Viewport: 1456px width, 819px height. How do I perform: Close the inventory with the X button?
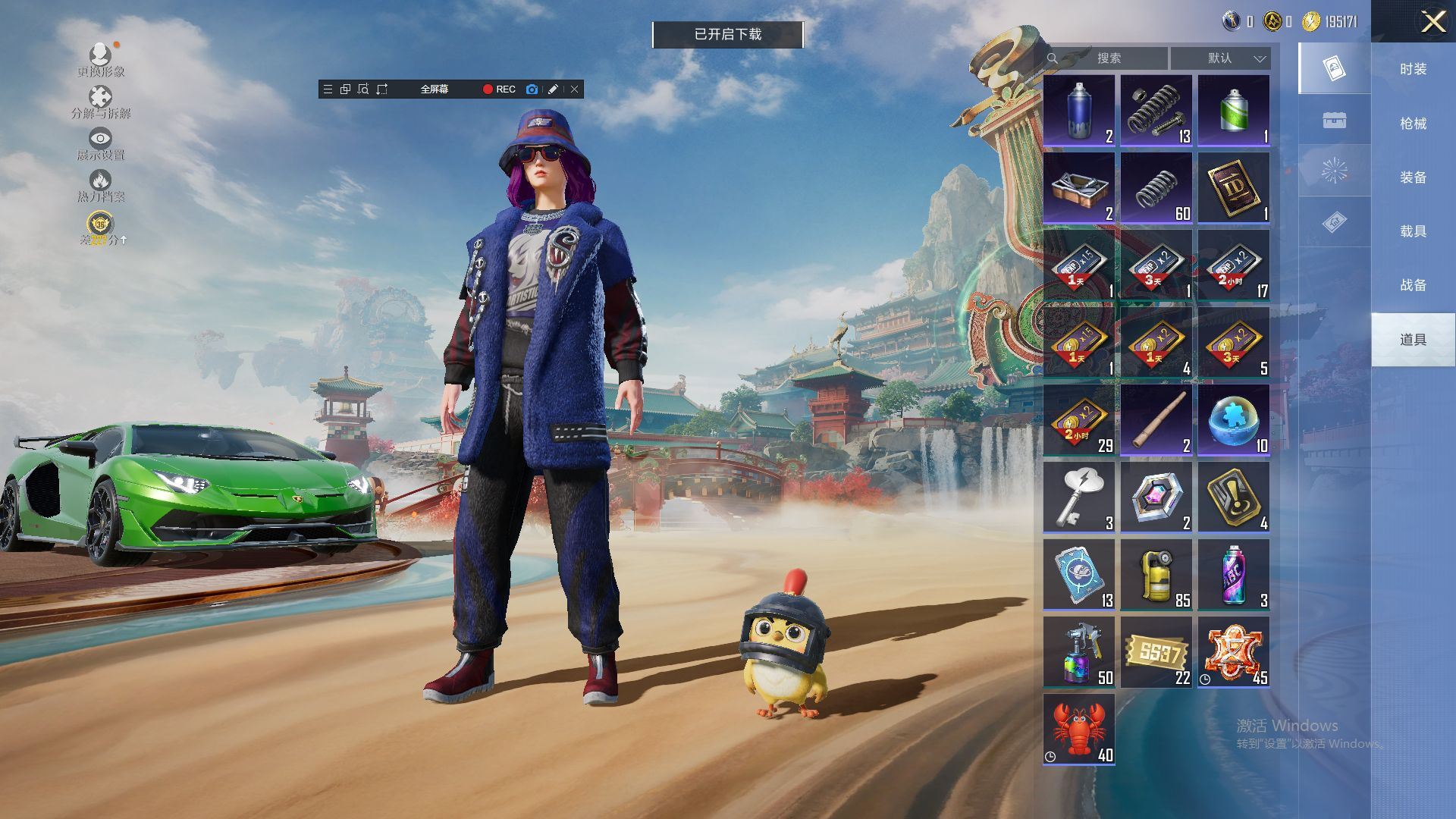(1432, 21)
